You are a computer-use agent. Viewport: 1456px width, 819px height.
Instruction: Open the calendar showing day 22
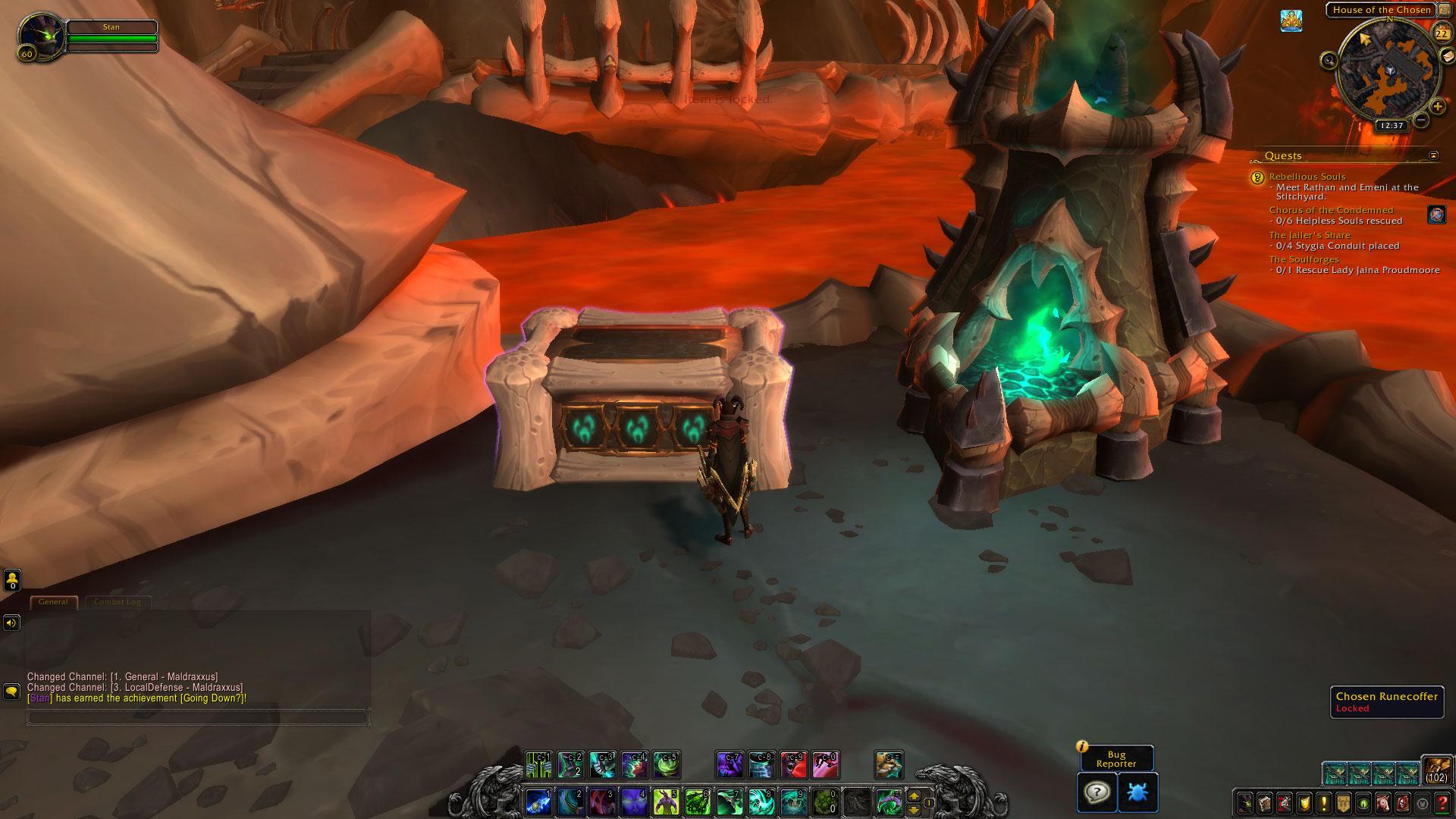(1441, 33)
